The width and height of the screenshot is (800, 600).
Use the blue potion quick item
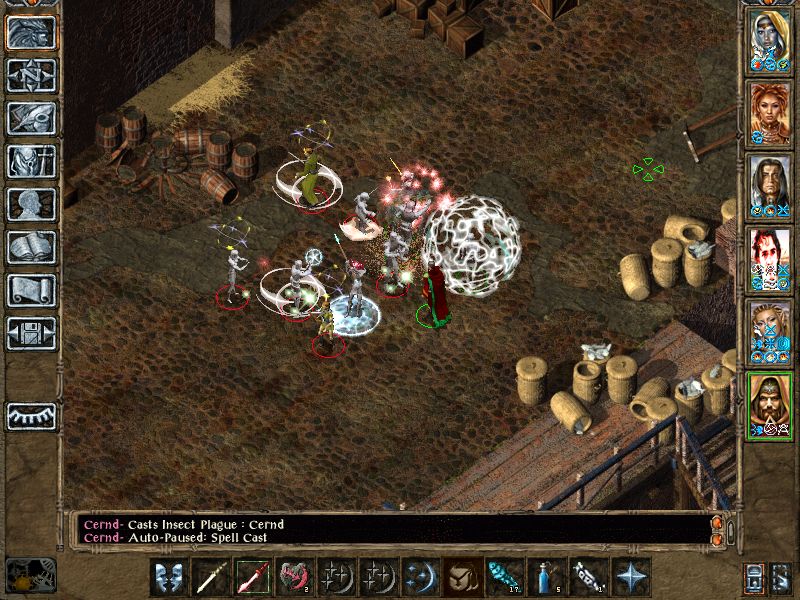coord(545,577)
